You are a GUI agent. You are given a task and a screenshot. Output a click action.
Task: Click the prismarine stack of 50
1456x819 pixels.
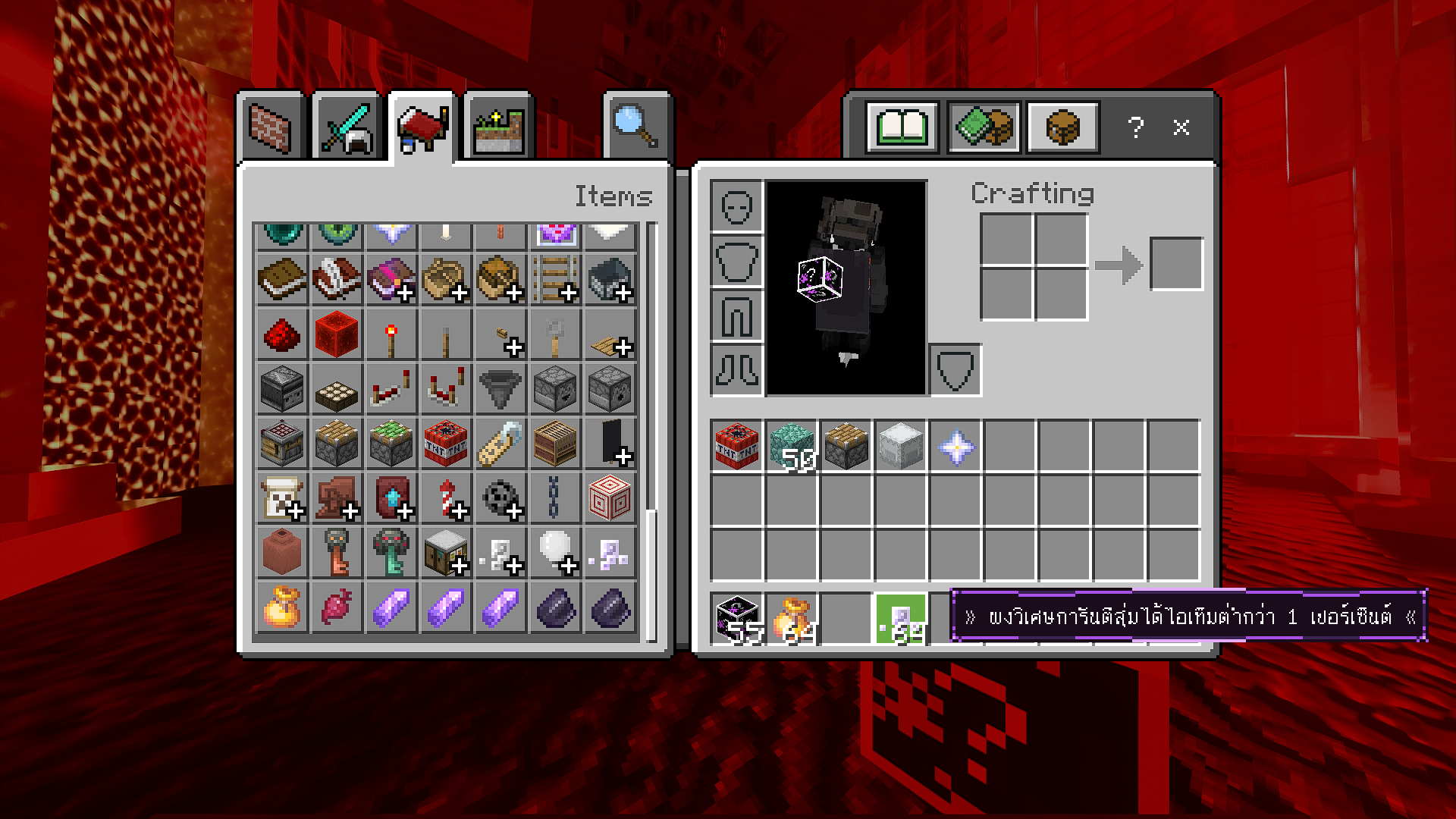[792, 446]
